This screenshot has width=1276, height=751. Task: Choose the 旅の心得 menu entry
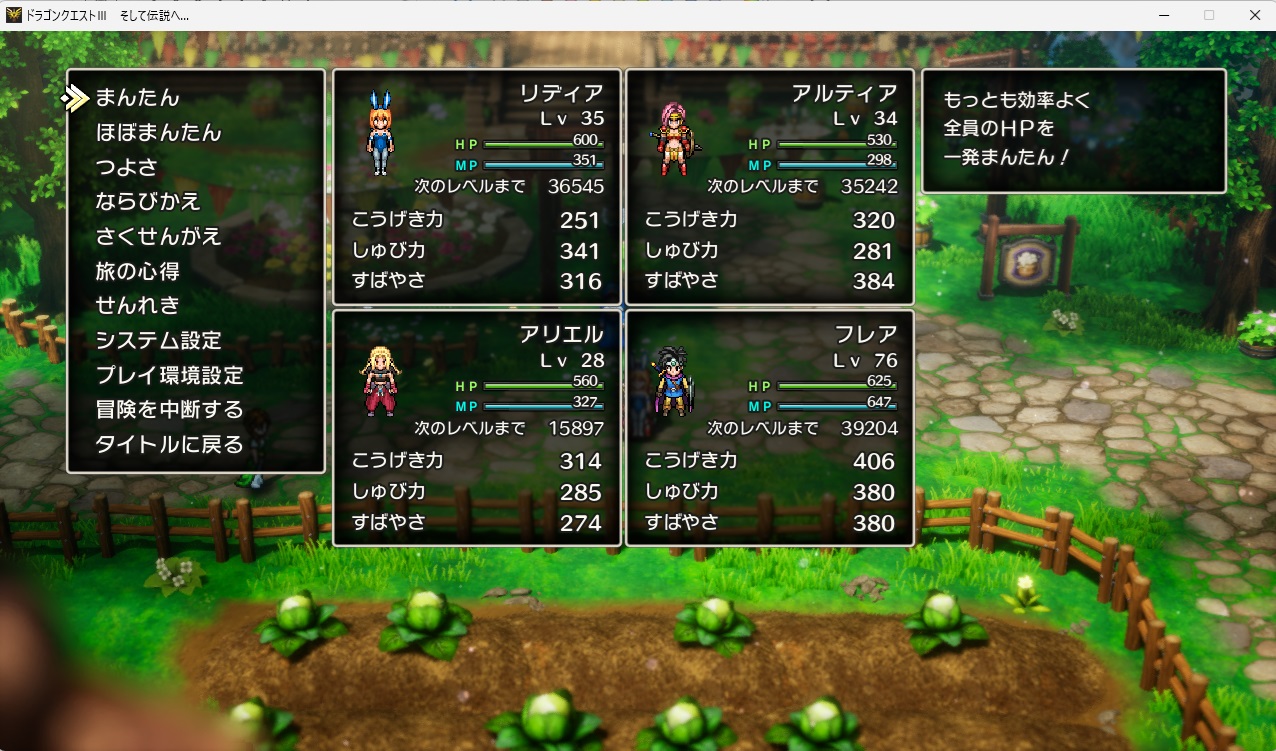(x=137, y=271)
